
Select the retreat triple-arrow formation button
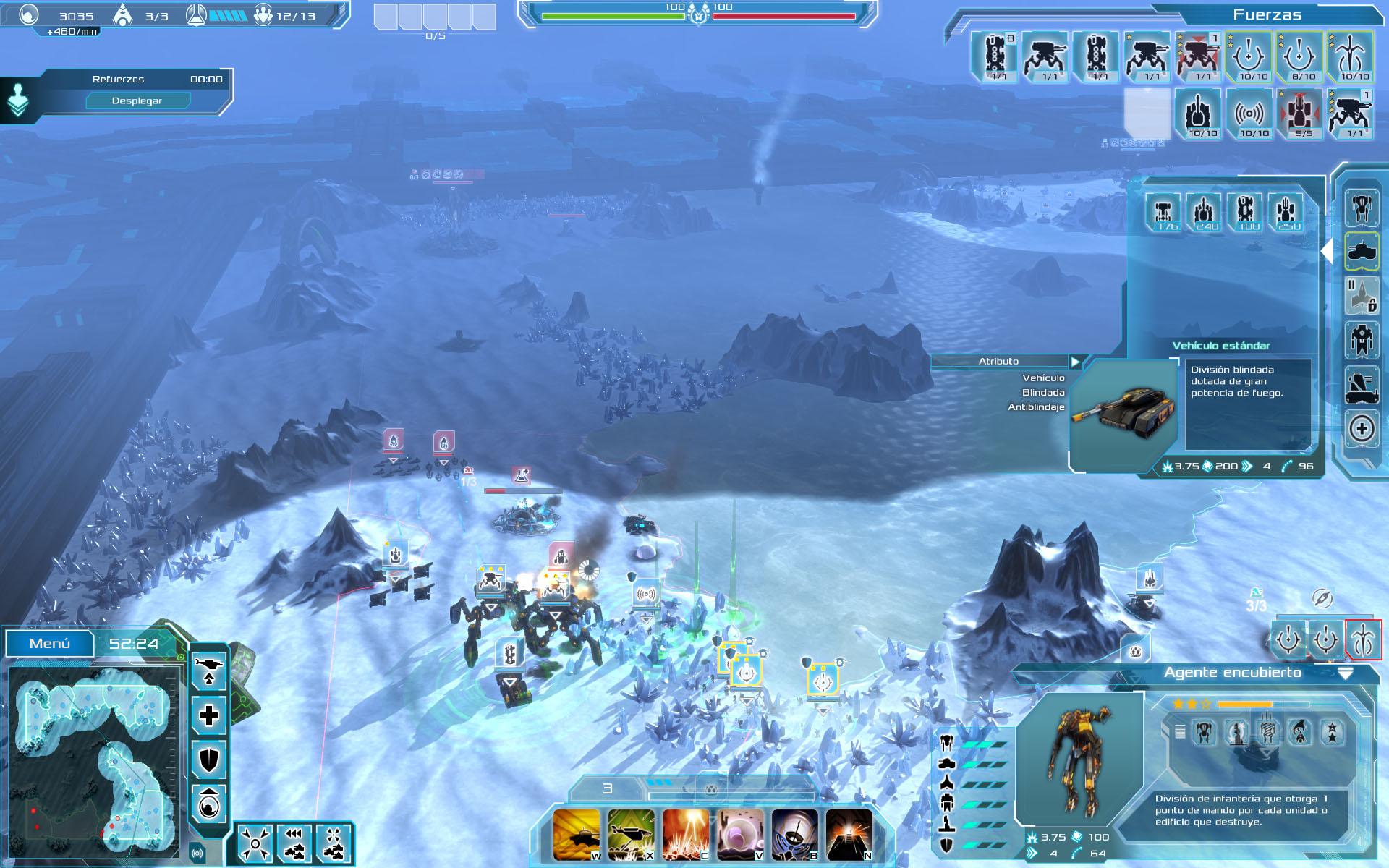coord(294,843)
